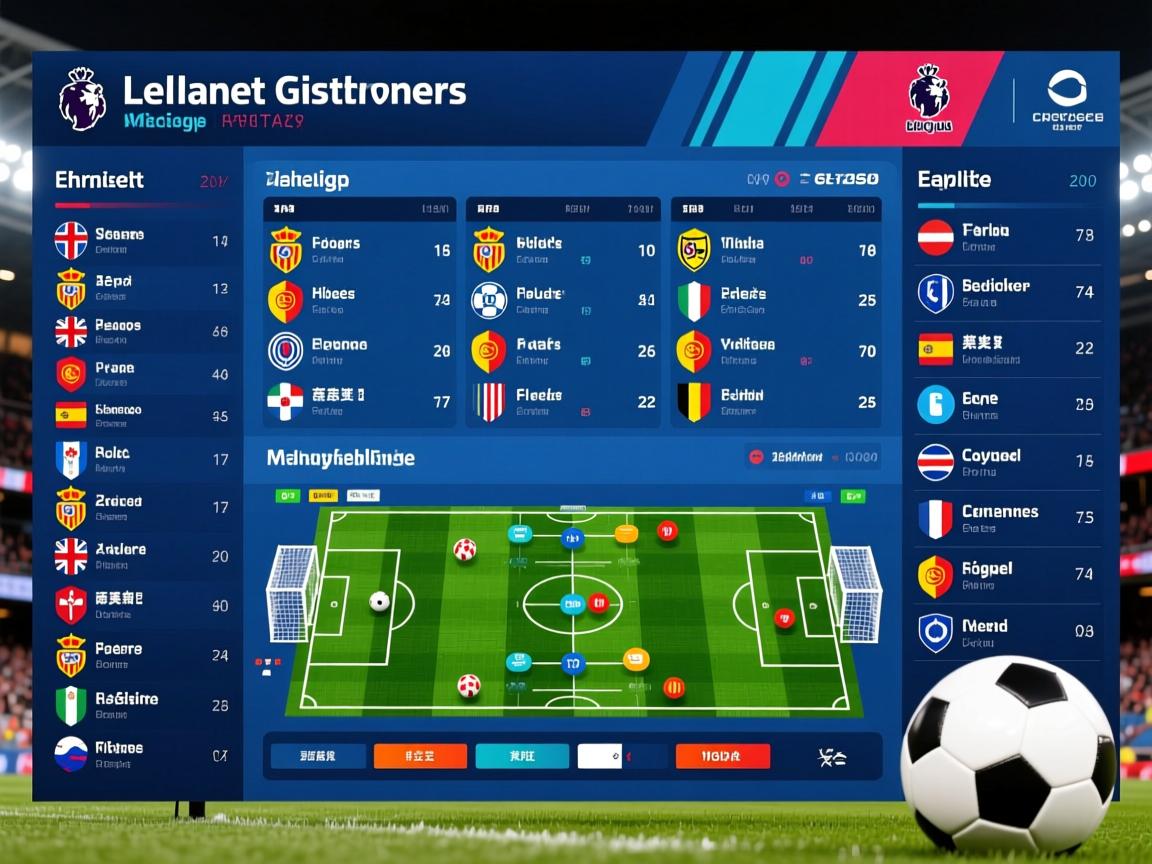The width and height of the screenshot is (1152, 864).
Task: Pick the team row with the Italian shield
Action: 775,300
